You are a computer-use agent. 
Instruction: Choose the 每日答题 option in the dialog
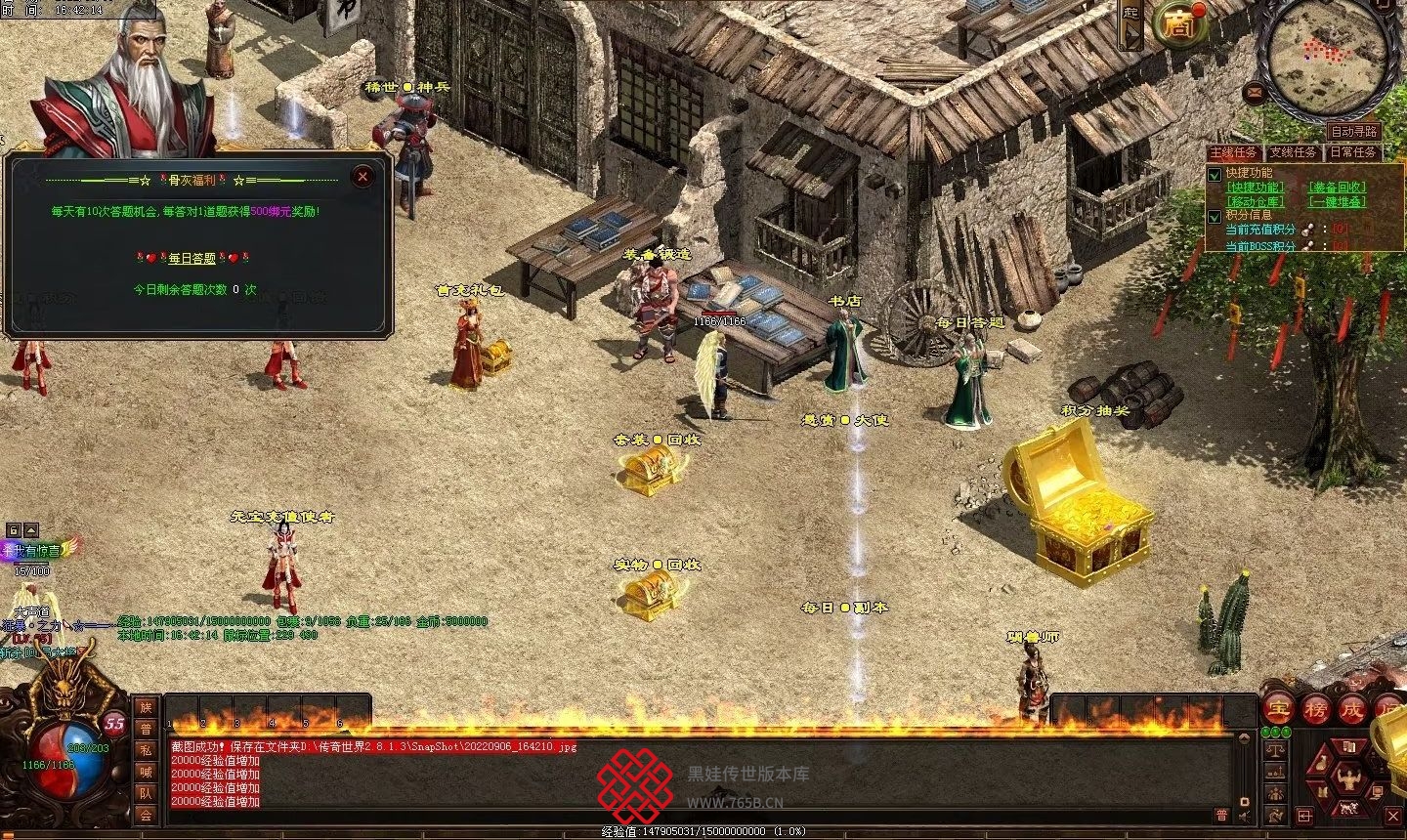click(192, 259)
